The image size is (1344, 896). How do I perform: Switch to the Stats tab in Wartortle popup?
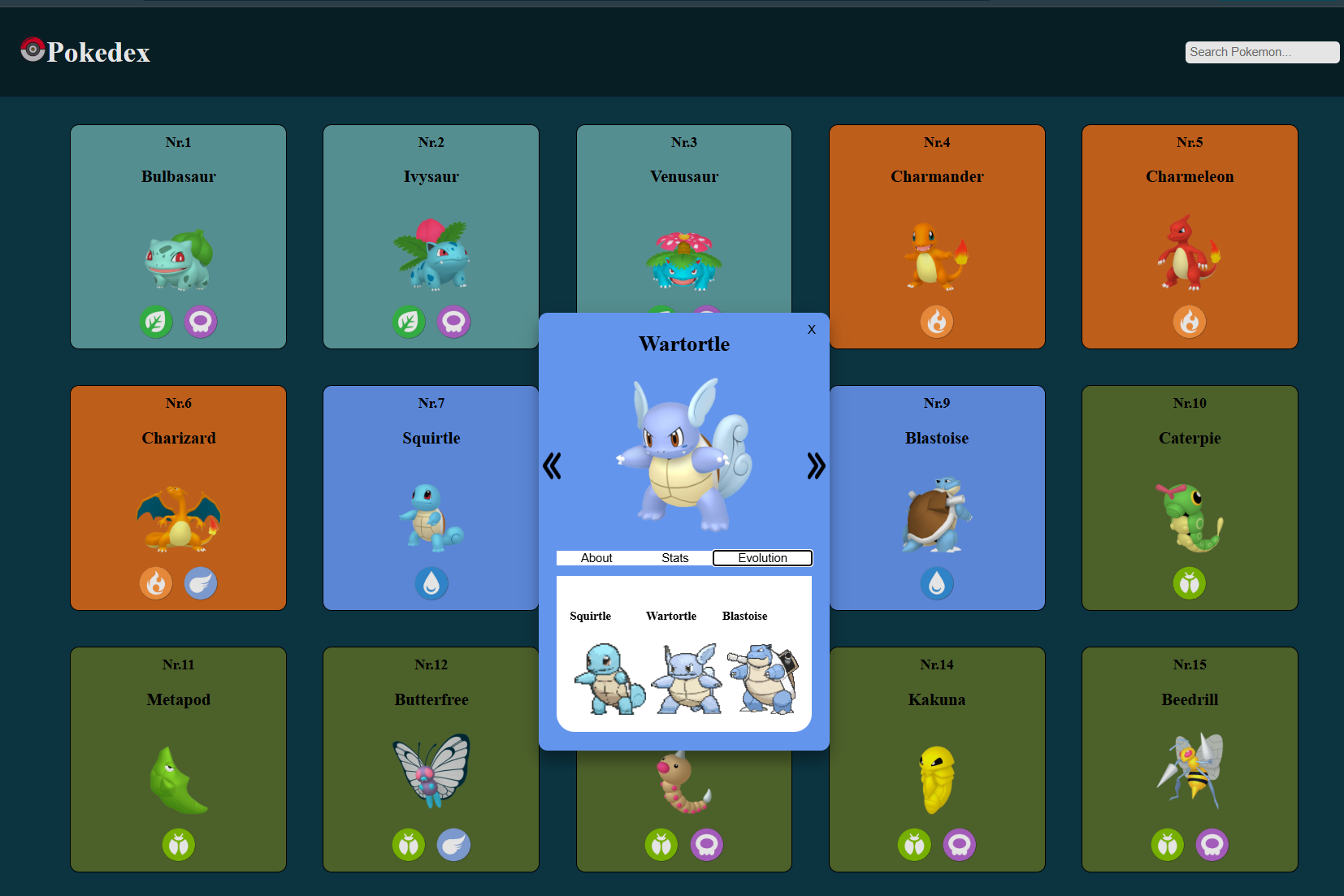pyautogui.click(x=675, y=558)
